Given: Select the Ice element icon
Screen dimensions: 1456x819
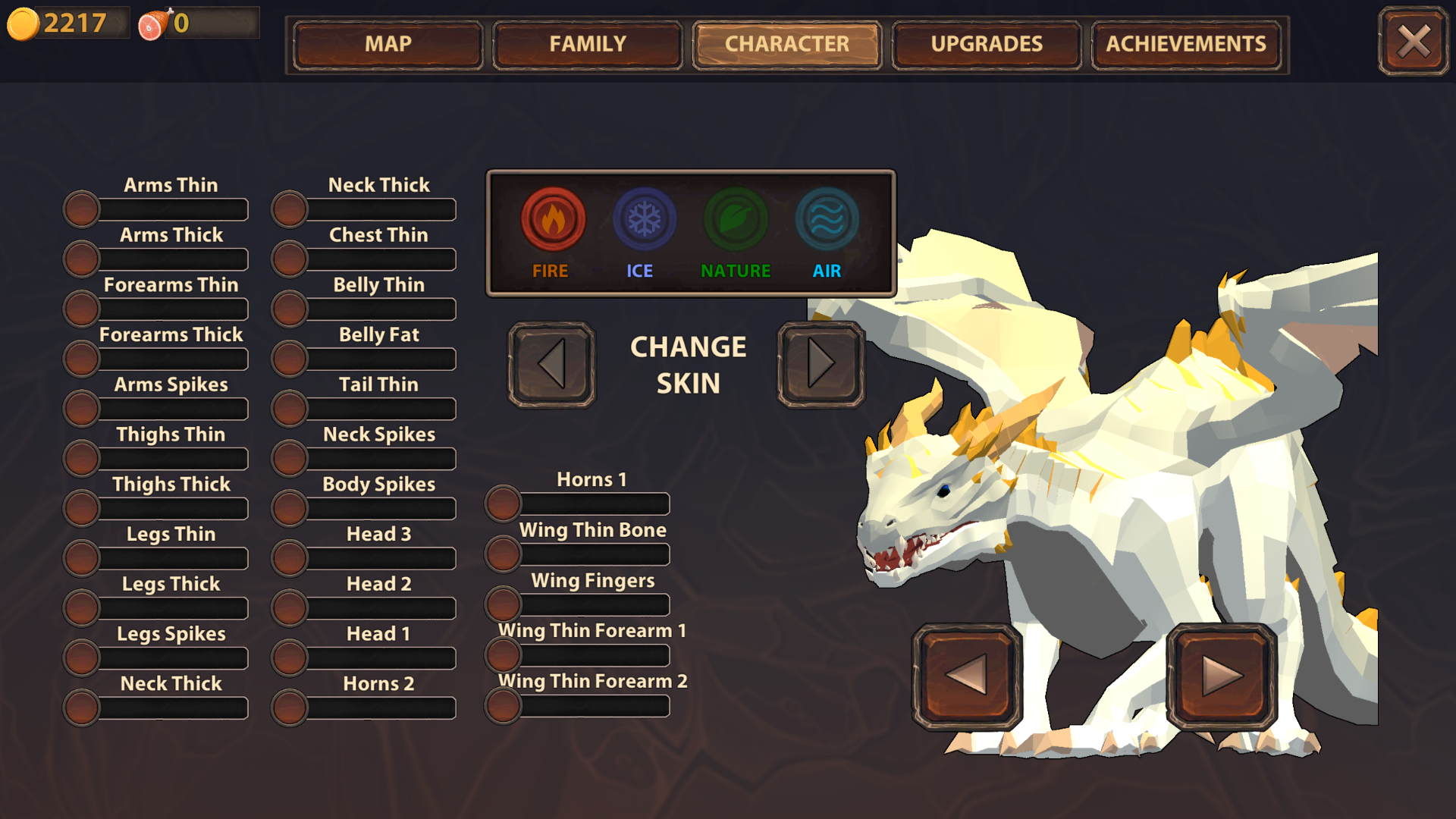Looking at the screenshot, I should [x=644, y=220].
